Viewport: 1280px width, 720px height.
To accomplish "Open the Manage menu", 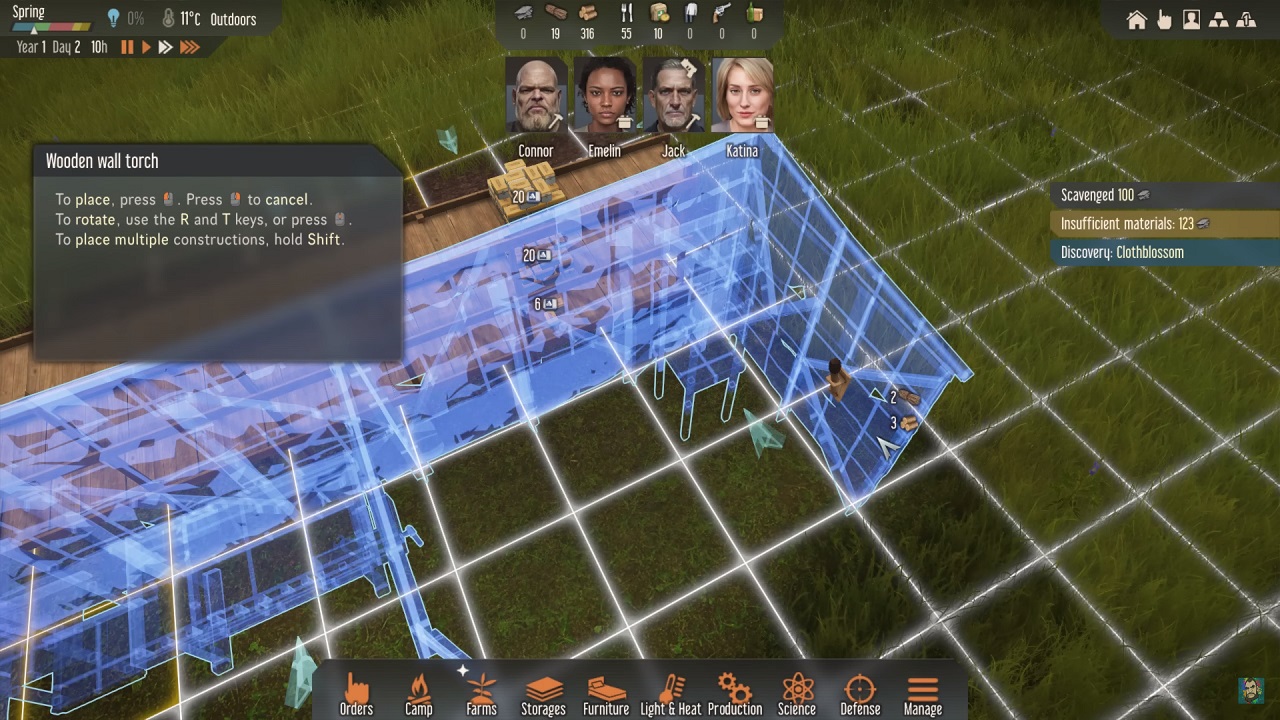I will [922, 694].
